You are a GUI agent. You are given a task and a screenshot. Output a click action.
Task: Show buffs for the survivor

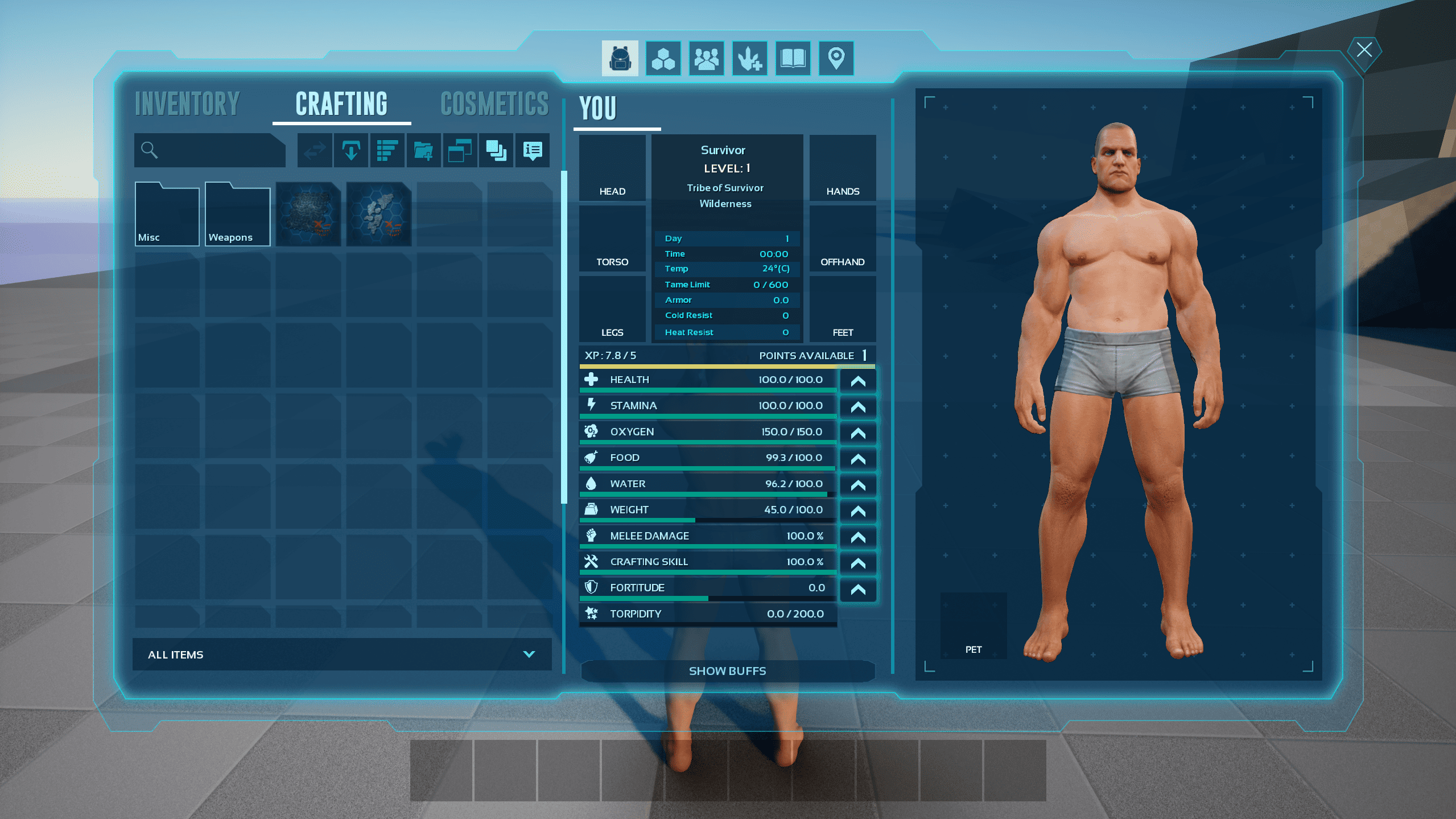[727, 671]
